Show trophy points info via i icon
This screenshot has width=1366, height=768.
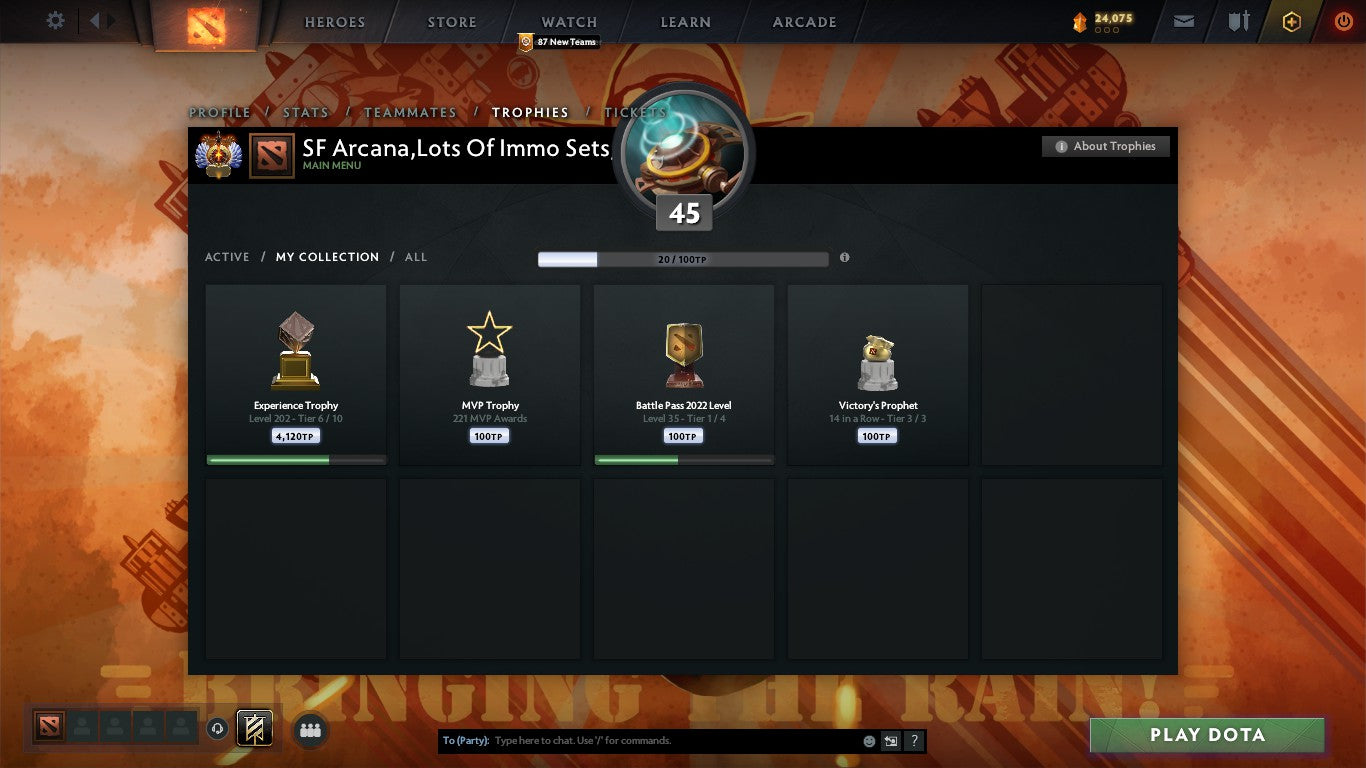coord(844,257)
